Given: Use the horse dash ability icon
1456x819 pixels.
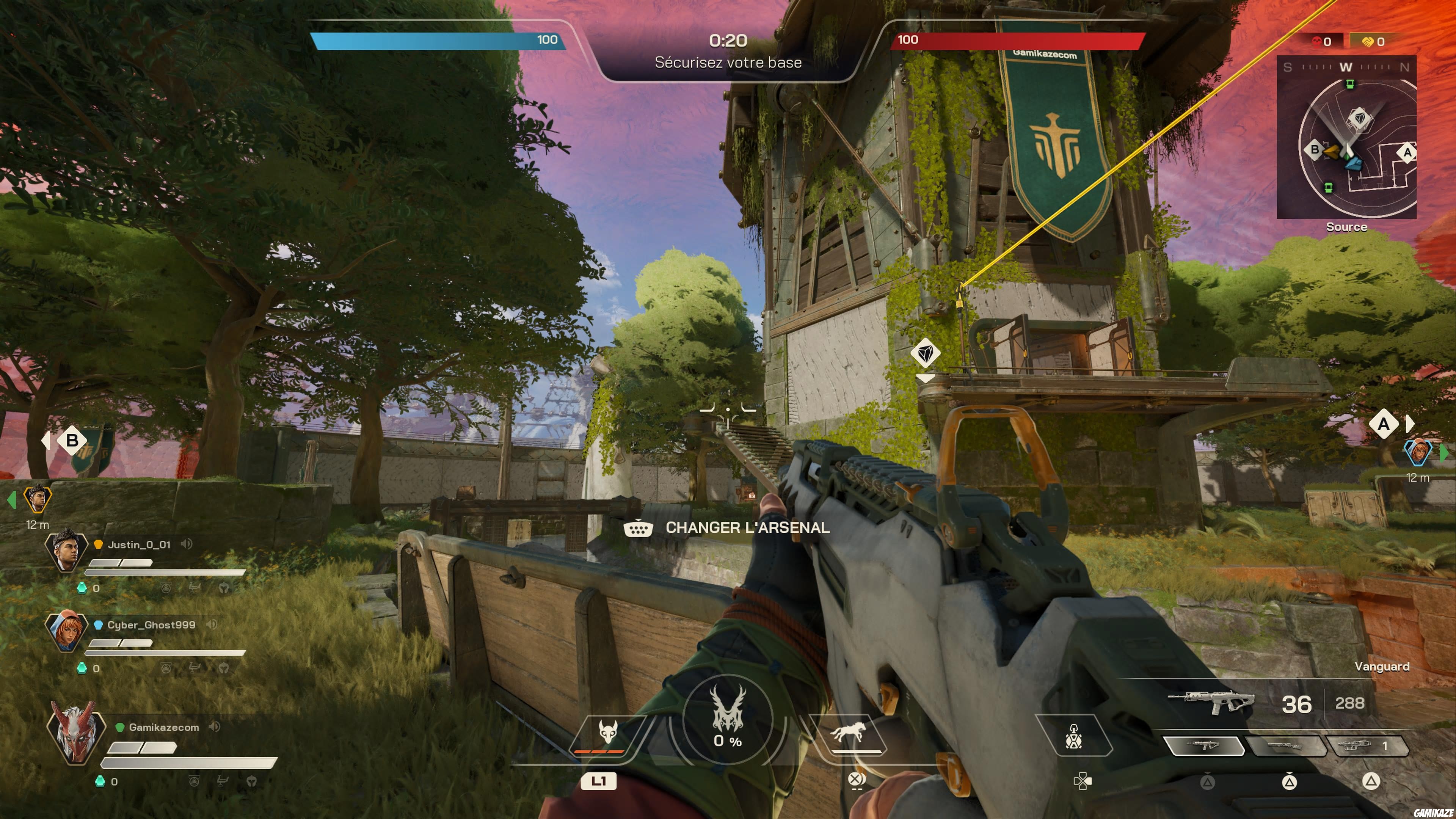Looking at the screenshot, I should pyautogui.click(x=847, y=733).
